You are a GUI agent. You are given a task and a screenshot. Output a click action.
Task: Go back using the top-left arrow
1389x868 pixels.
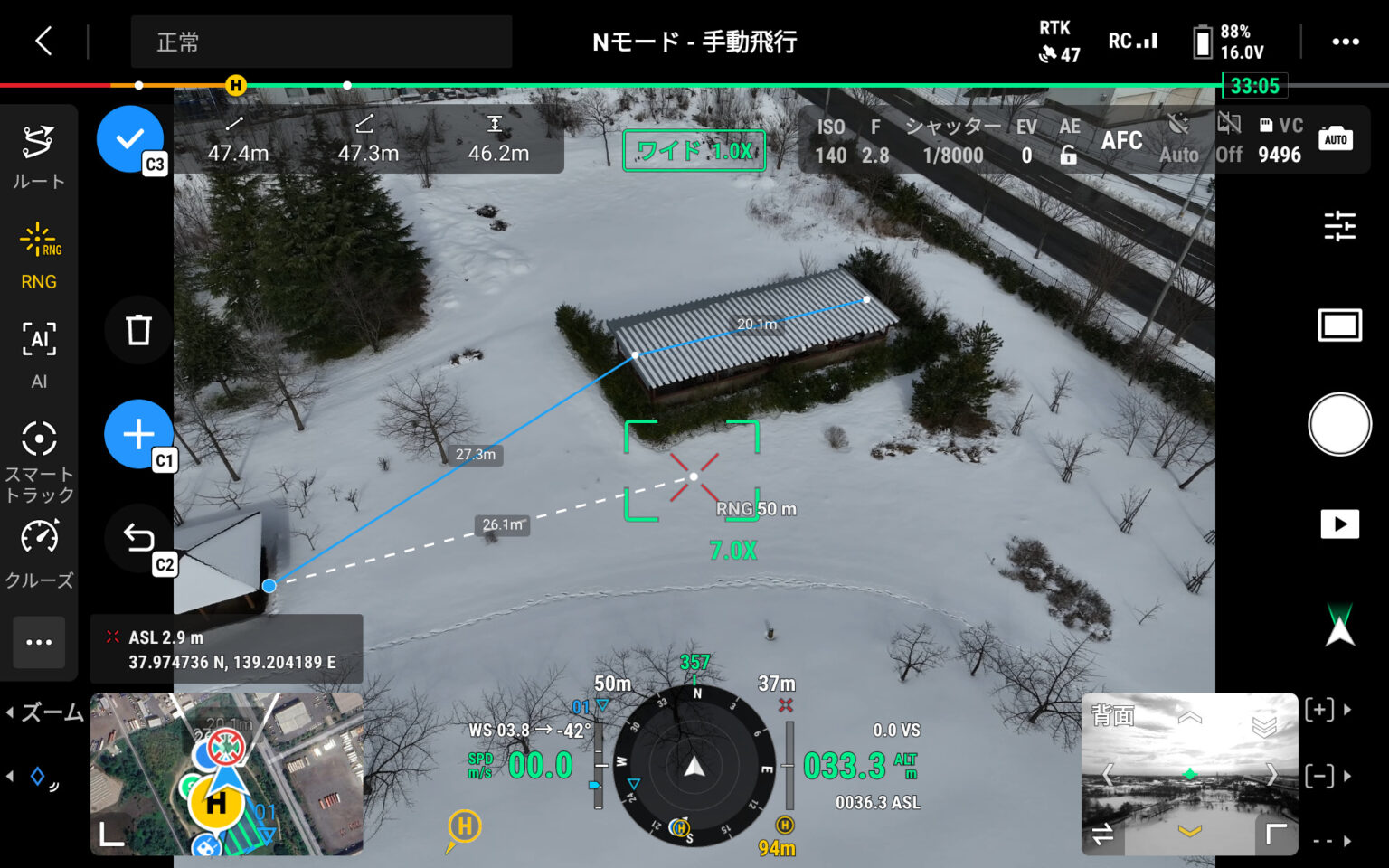pos(43,41)
